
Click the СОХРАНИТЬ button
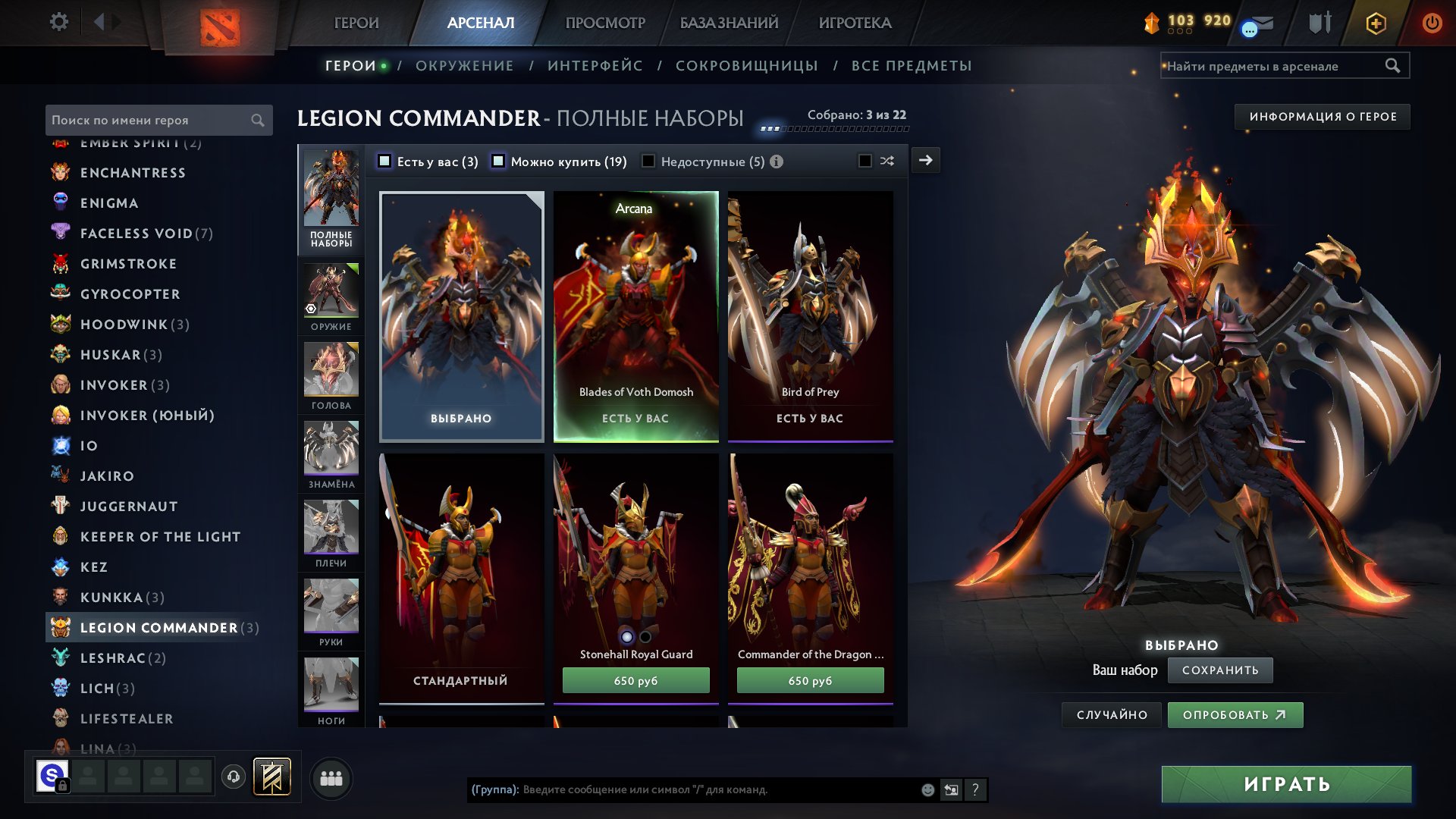tap(1220, 670)
